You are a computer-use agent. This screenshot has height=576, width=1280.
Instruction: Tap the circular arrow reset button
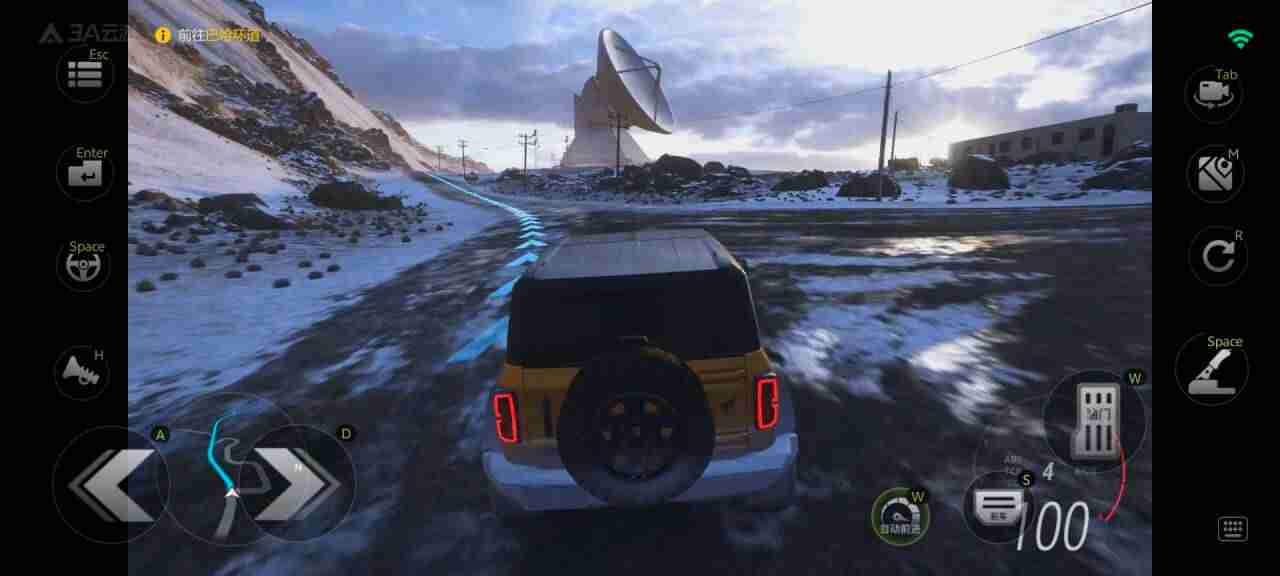(1217, 257)
